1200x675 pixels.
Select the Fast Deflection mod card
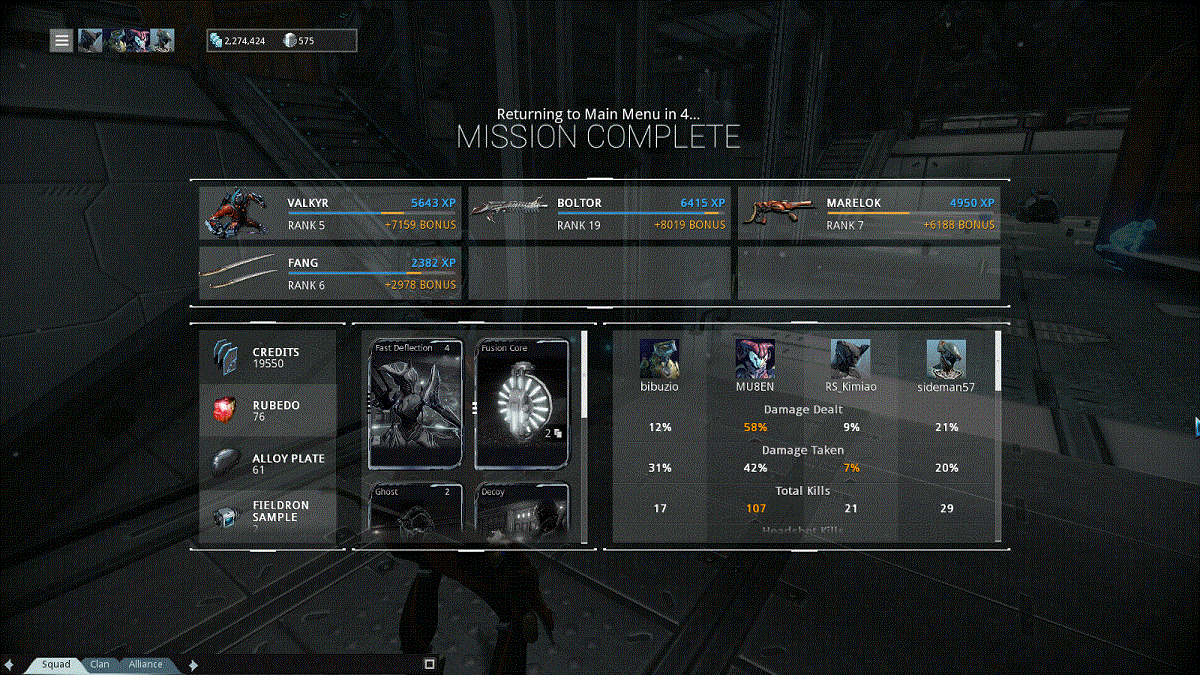click(416, 404)
